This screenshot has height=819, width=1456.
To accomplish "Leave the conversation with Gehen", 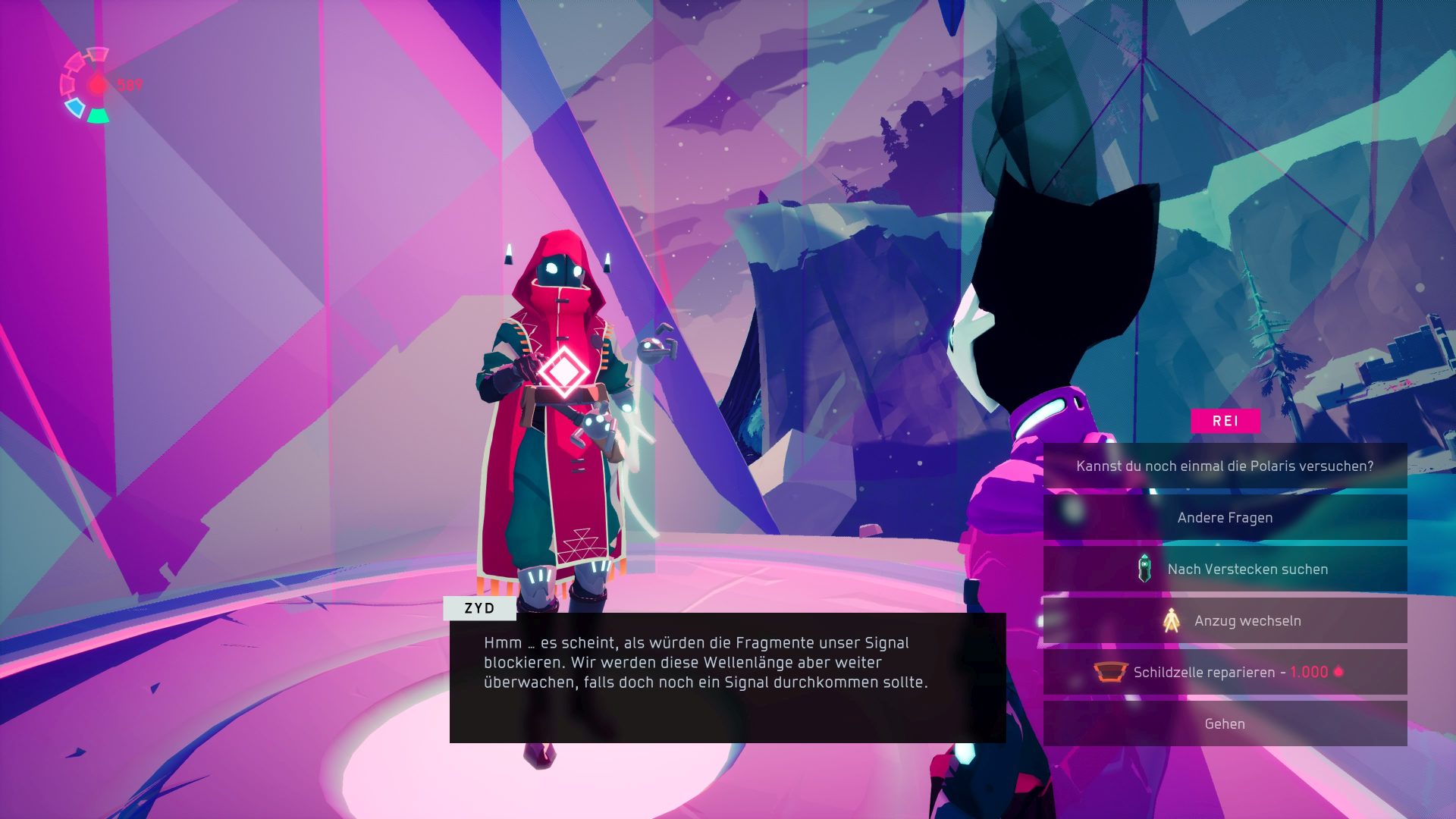I will pos(1225,724).
